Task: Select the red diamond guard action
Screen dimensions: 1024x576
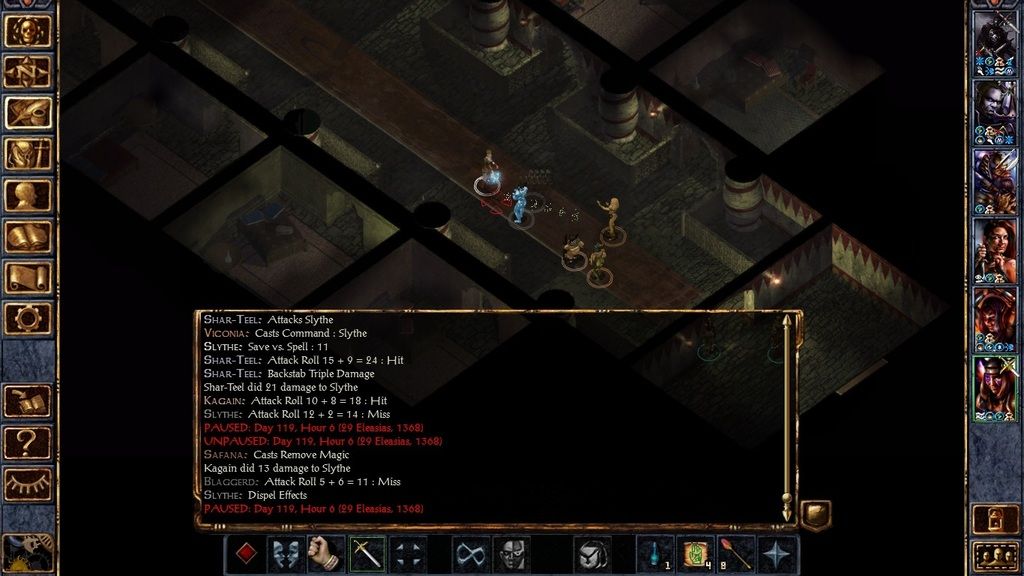Action: click(245, 554)
